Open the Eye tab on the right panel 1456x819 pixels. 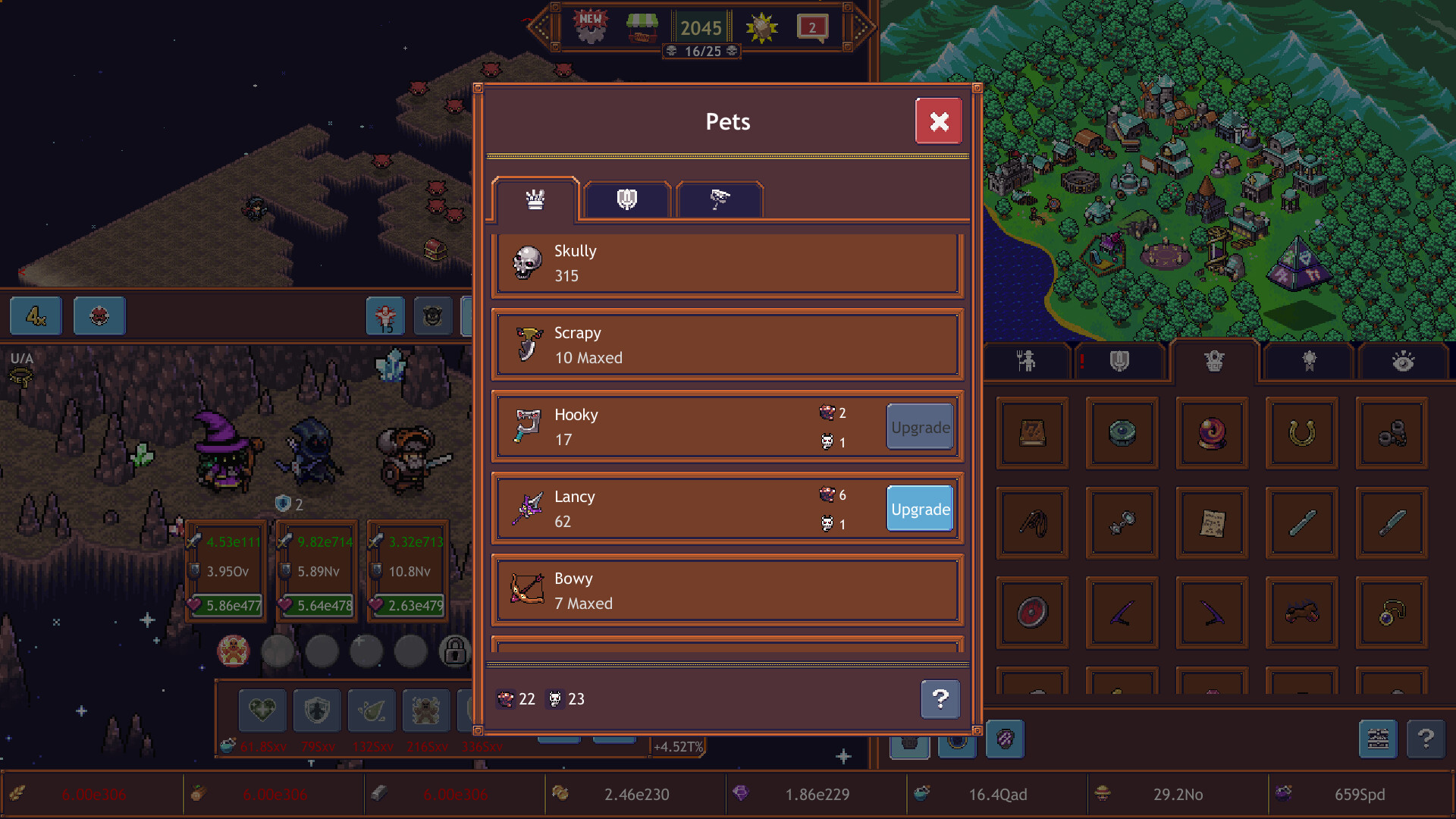point(1404,362)
